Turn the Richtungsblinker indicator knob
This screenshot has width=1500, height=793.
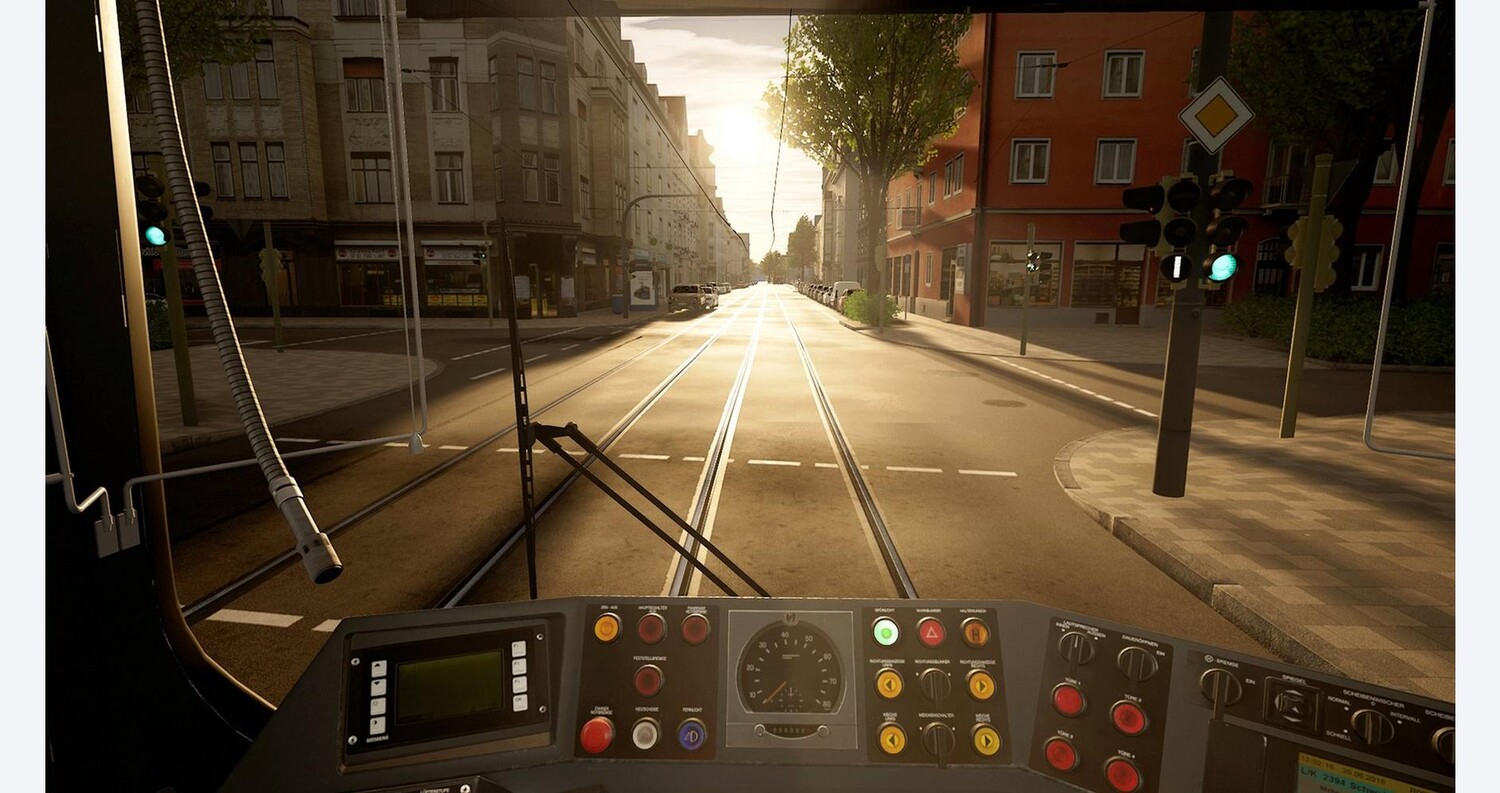point(934,684)
